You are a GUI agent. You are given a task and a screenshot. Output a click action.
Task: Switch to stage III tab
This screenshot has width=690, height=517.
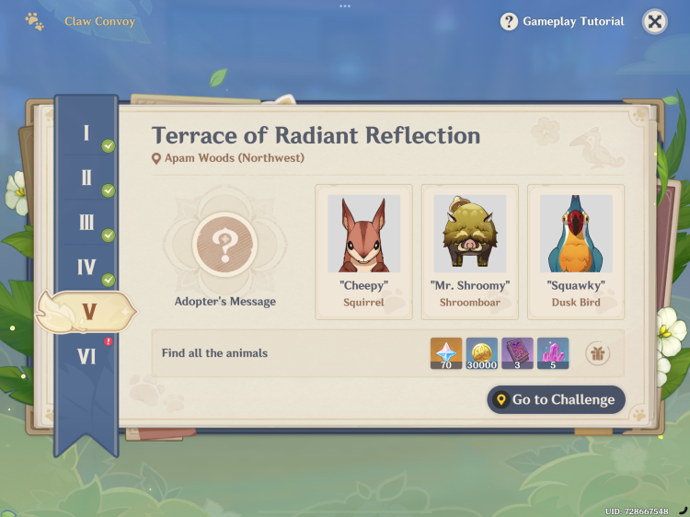click(87, 223)
